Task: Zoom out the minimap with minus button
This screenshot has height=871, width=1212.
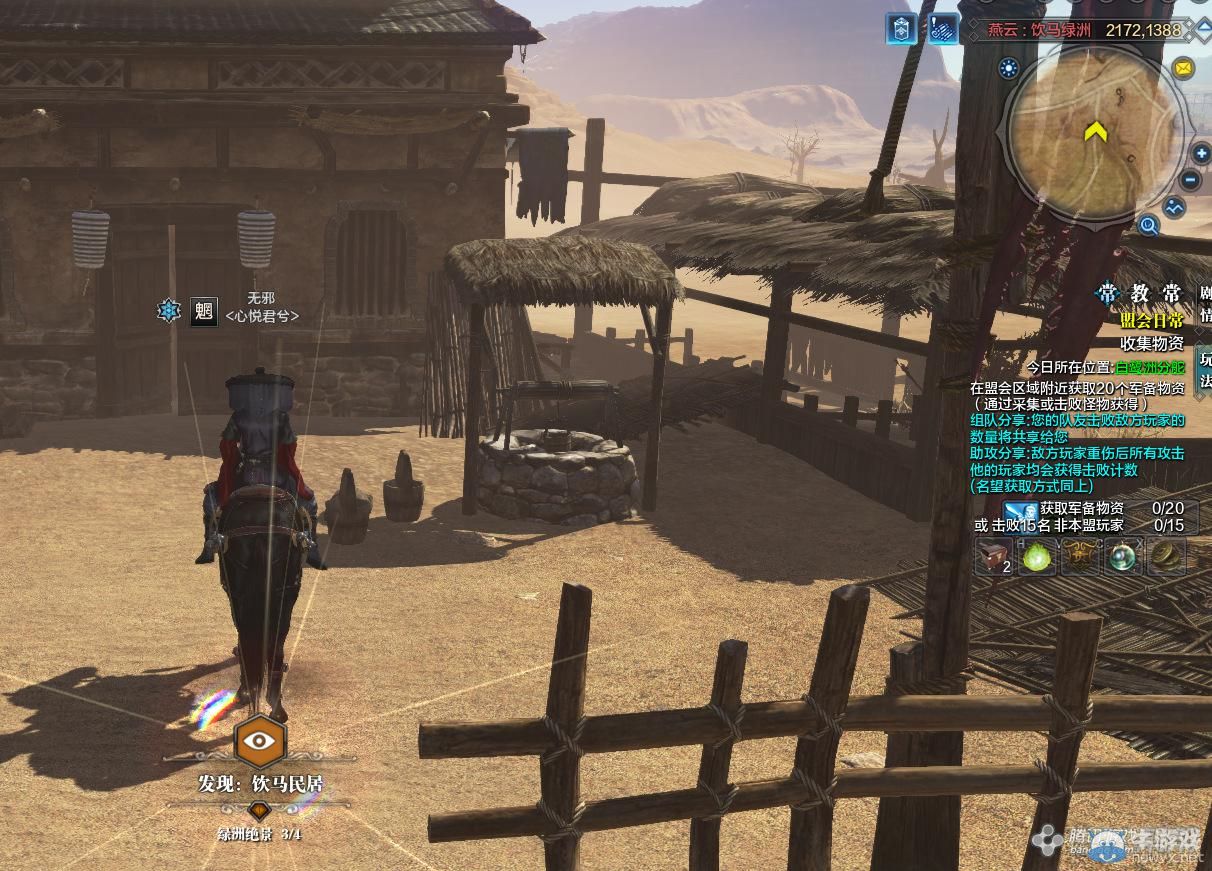Action: pos(1190,181)
